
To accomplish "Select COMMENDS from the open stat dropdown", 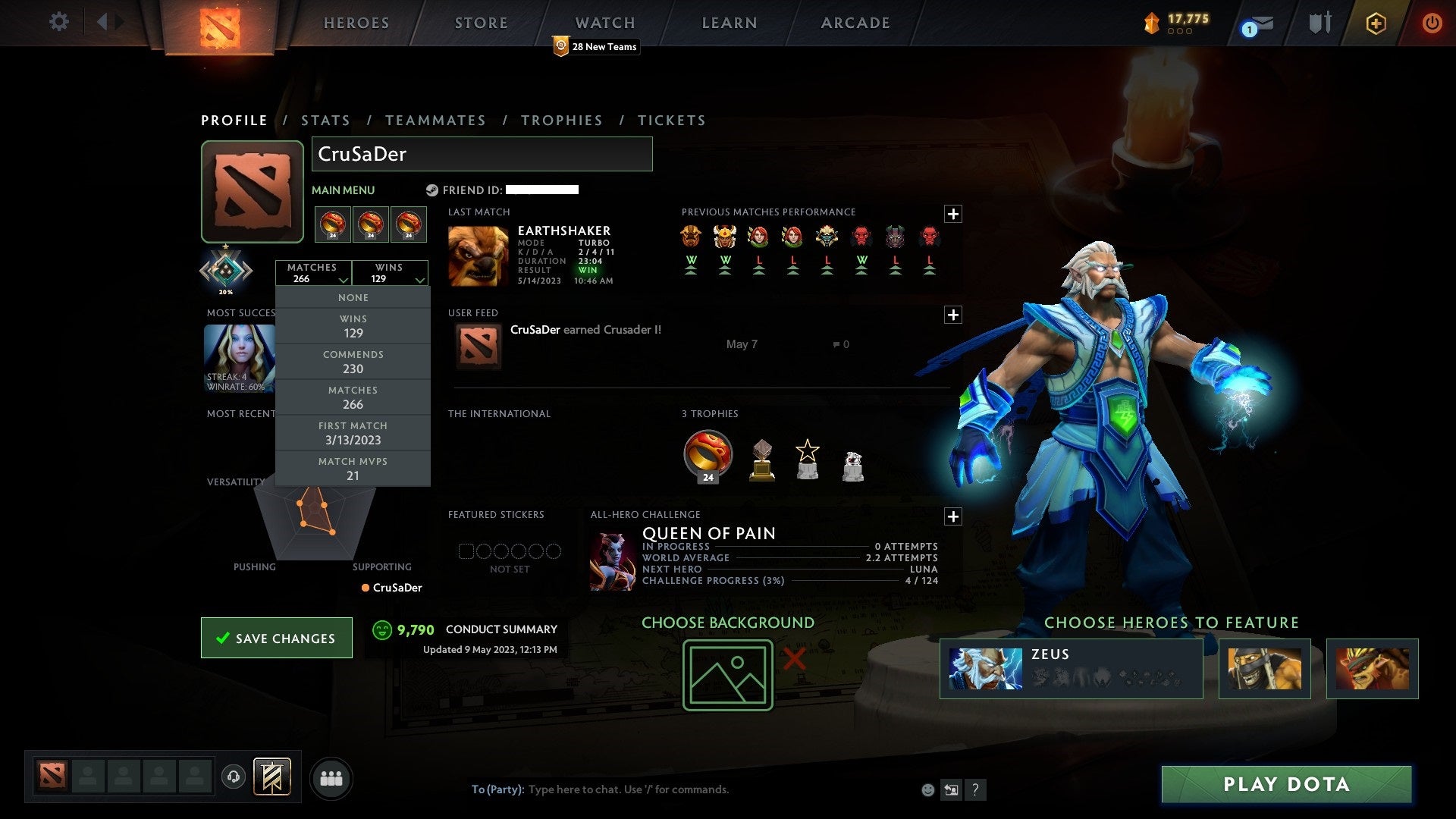I will [x=353, y=362].
